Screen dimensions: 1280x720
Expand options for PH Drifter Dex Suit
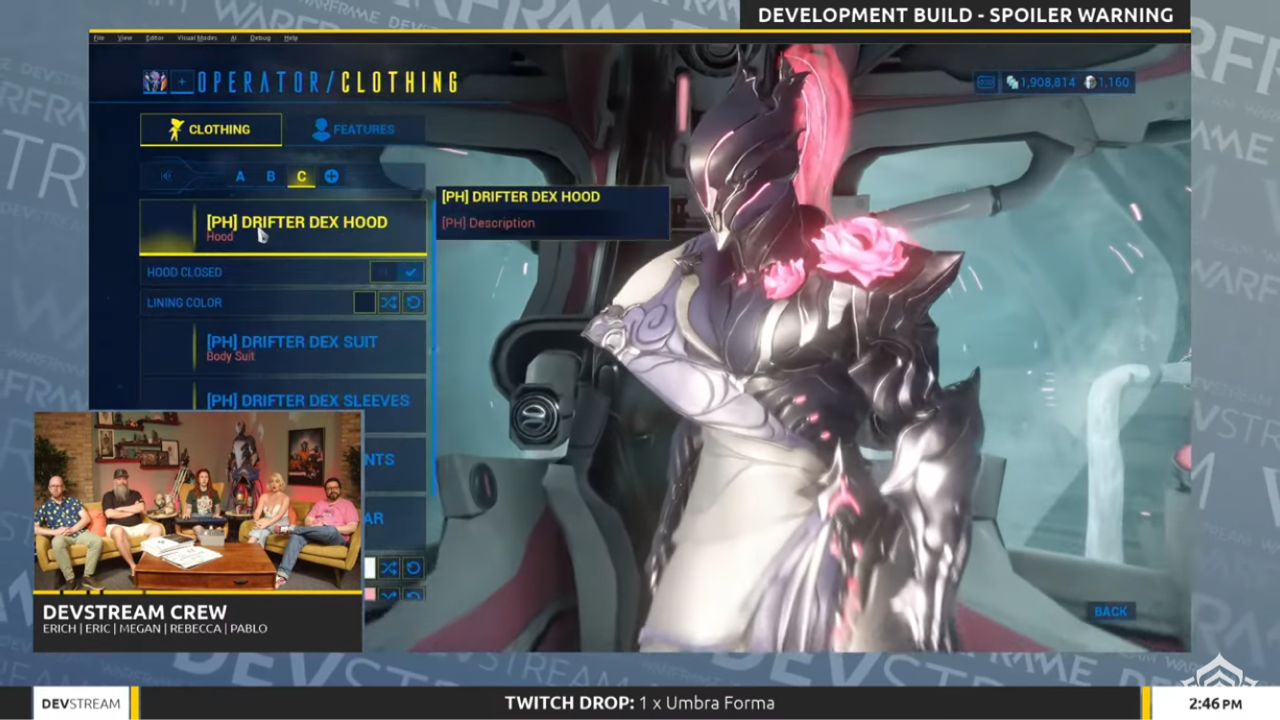[x=292, y=342]
